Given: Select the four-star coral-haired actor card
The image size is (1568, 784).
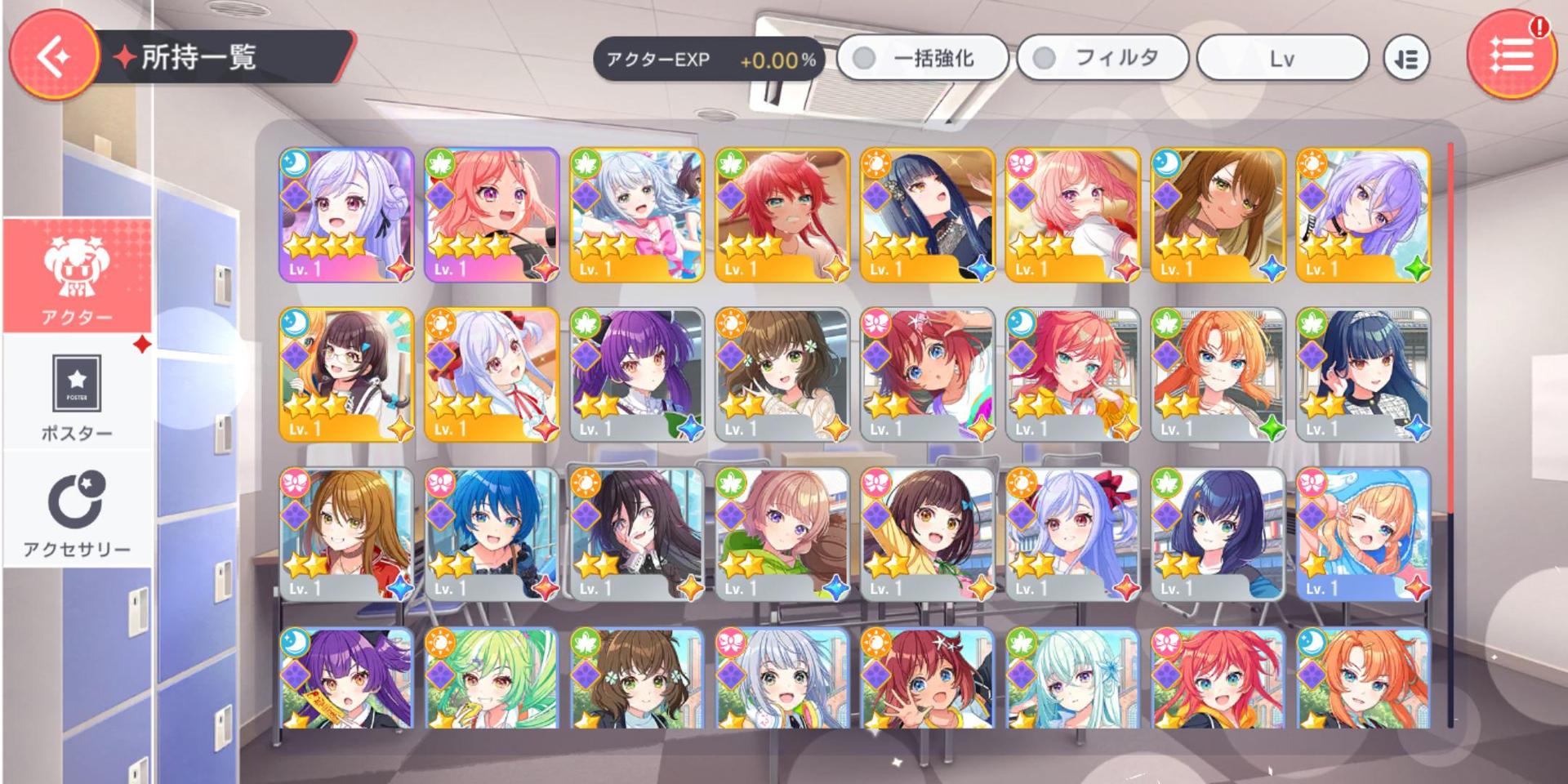Looking at the screenshot, I should click(x=492, y=215).
